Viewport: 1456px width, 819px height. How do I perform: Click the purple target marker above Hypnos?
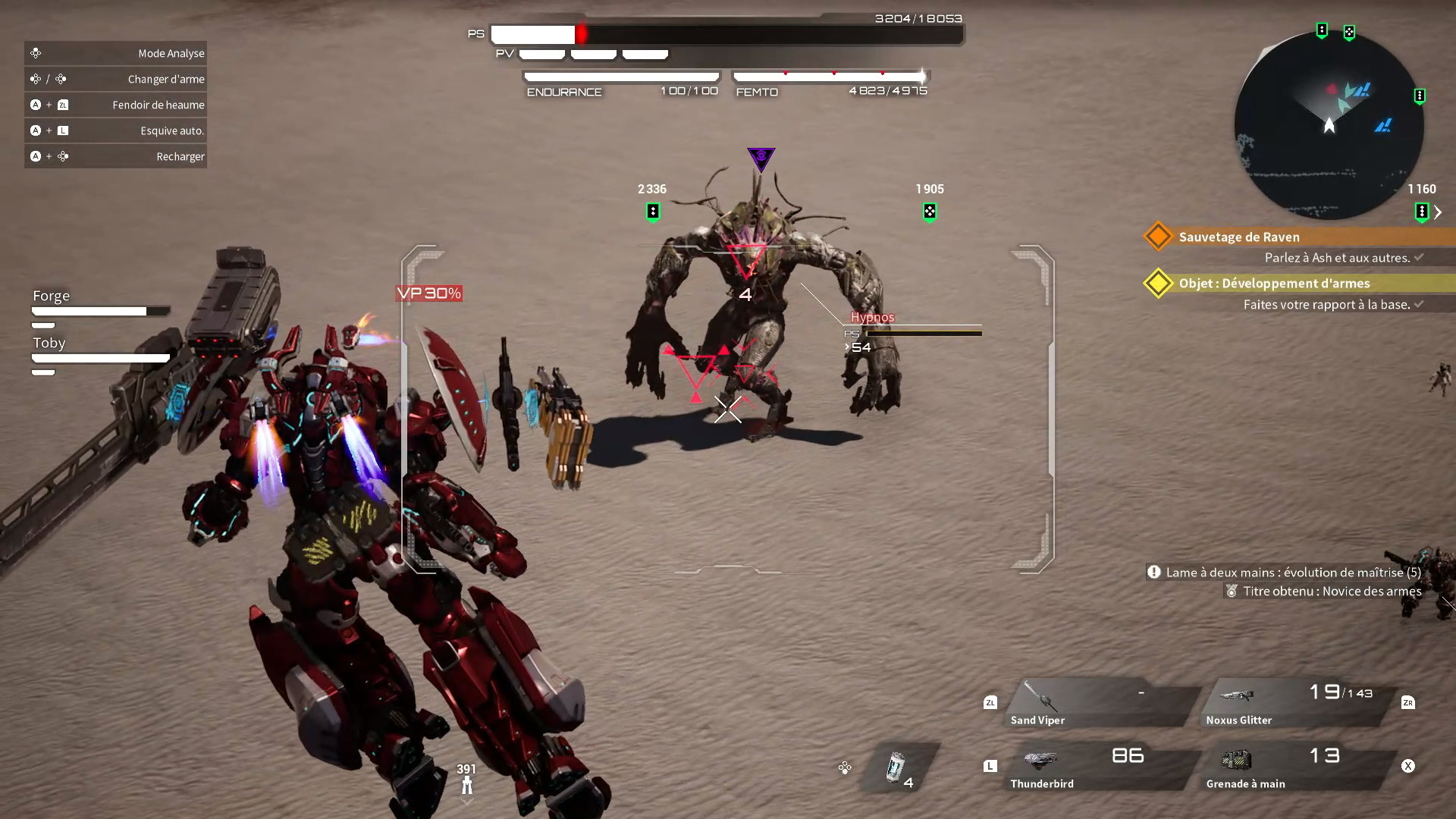tap(761, 158)
